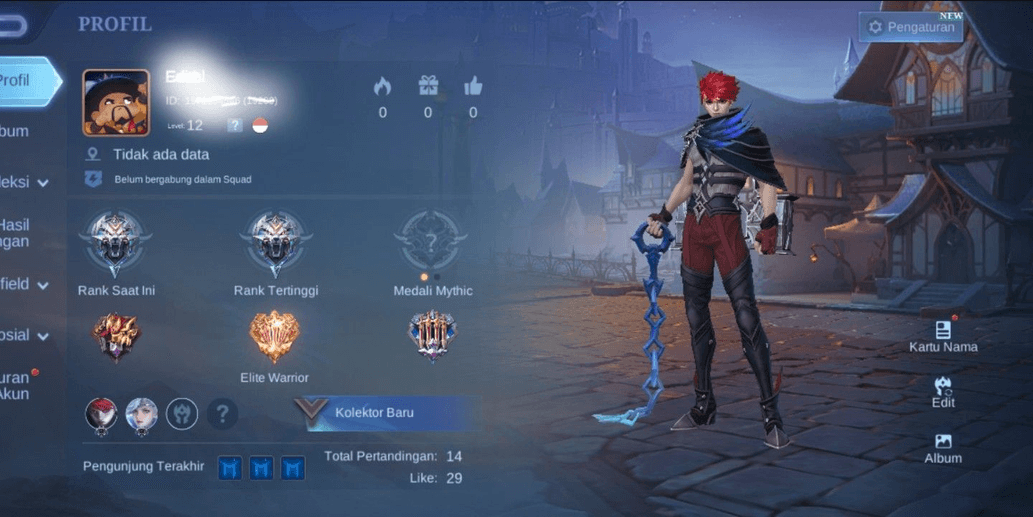Open the Kolektor Baru collector banner
The image size is (1033, 517).
[x=385, y=412]
